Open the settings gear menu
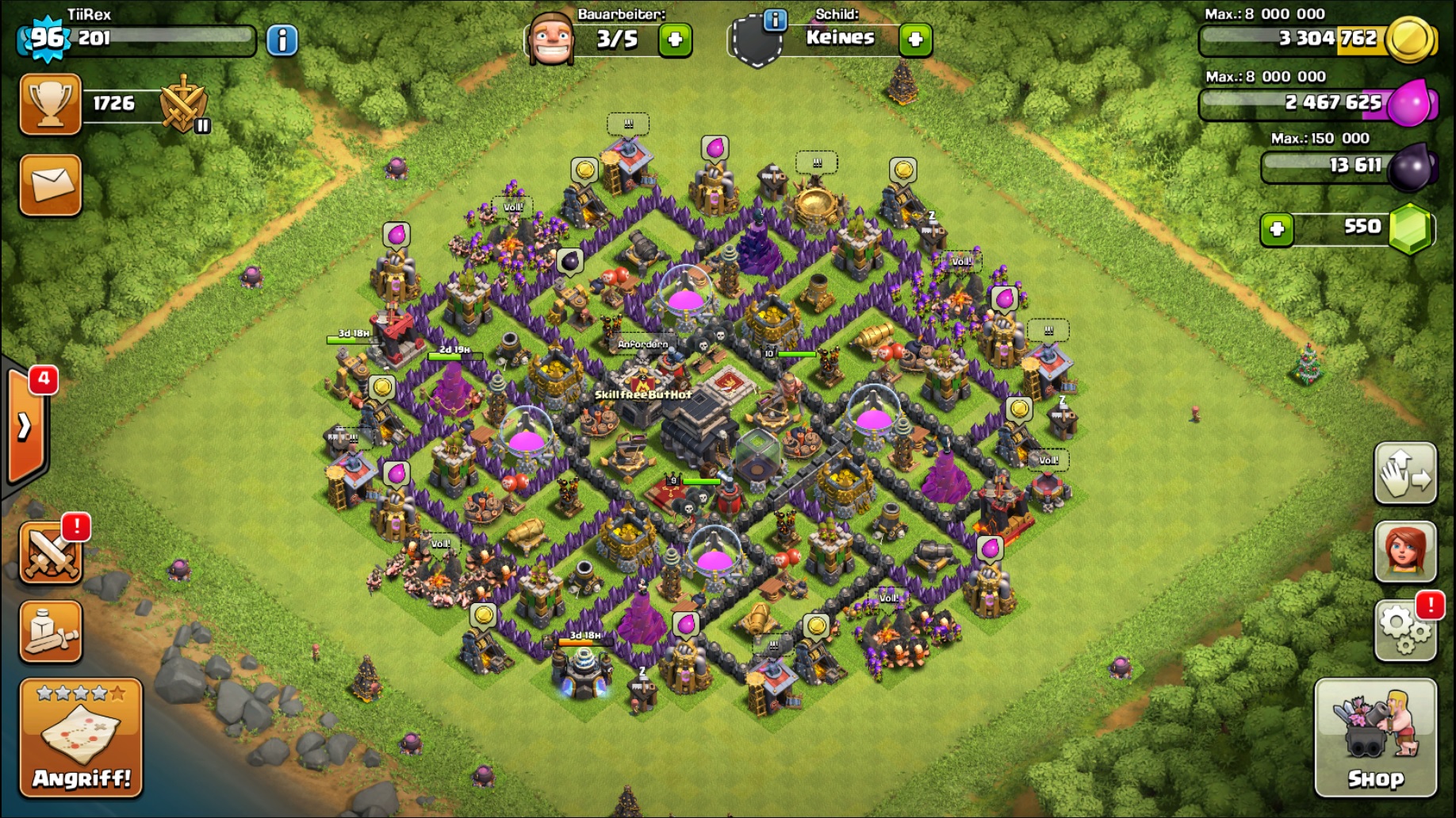 [x=1404, y=631]
